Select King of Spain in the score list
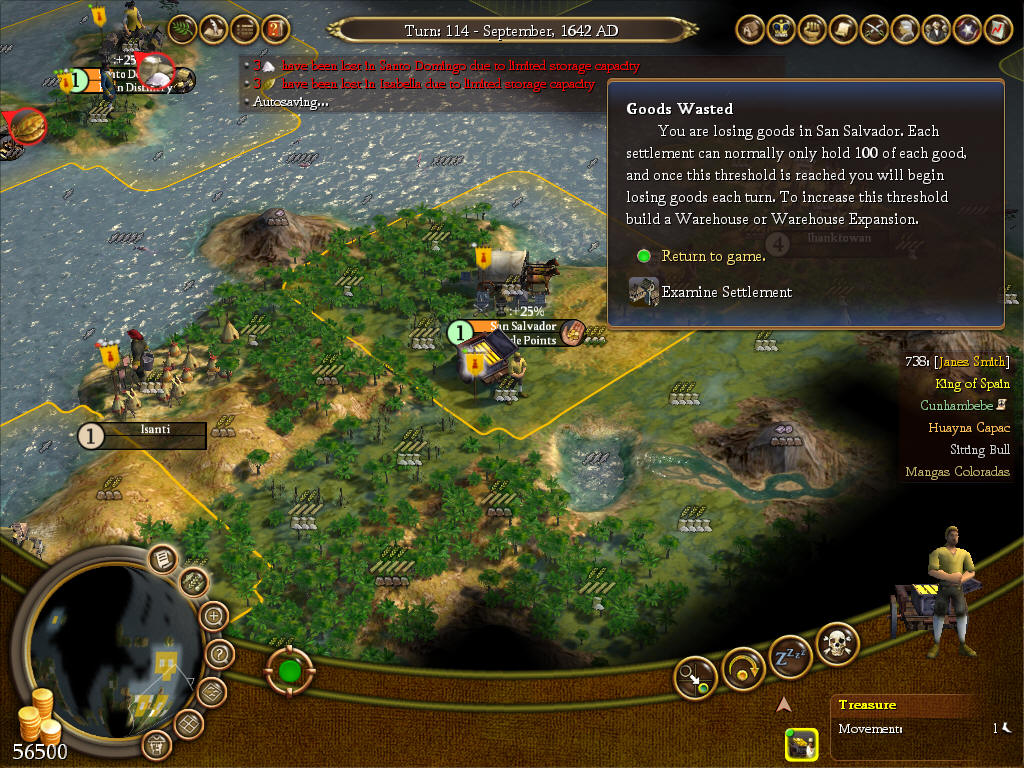Viewport: 1024px width, 768px height. point(972,384)
